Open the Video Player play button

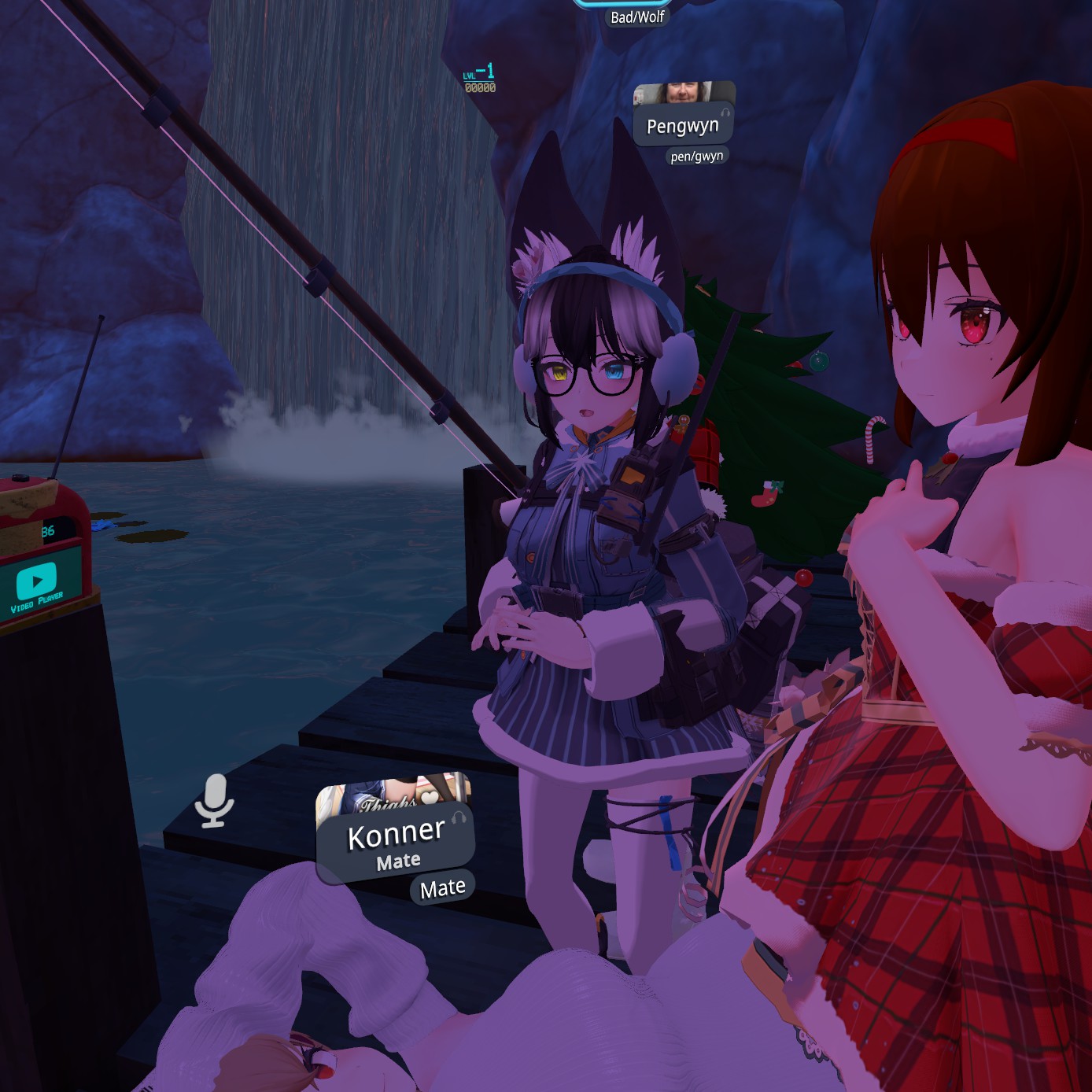[x=36, y=581]
